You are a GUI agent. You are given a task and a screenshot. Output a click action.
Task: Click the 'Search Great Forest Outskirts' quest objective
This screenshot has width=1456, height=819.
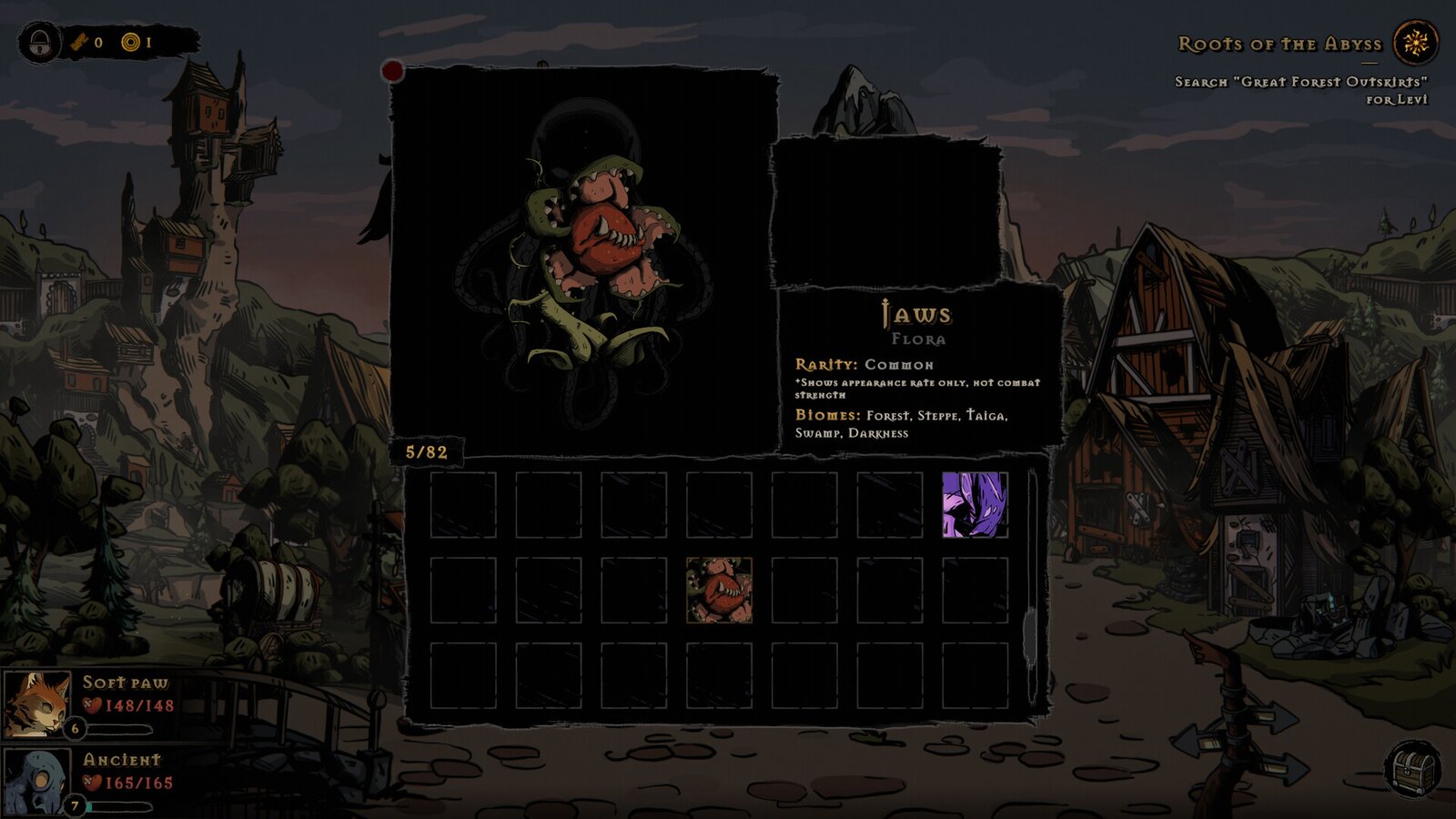click(x=1301, y=86)
